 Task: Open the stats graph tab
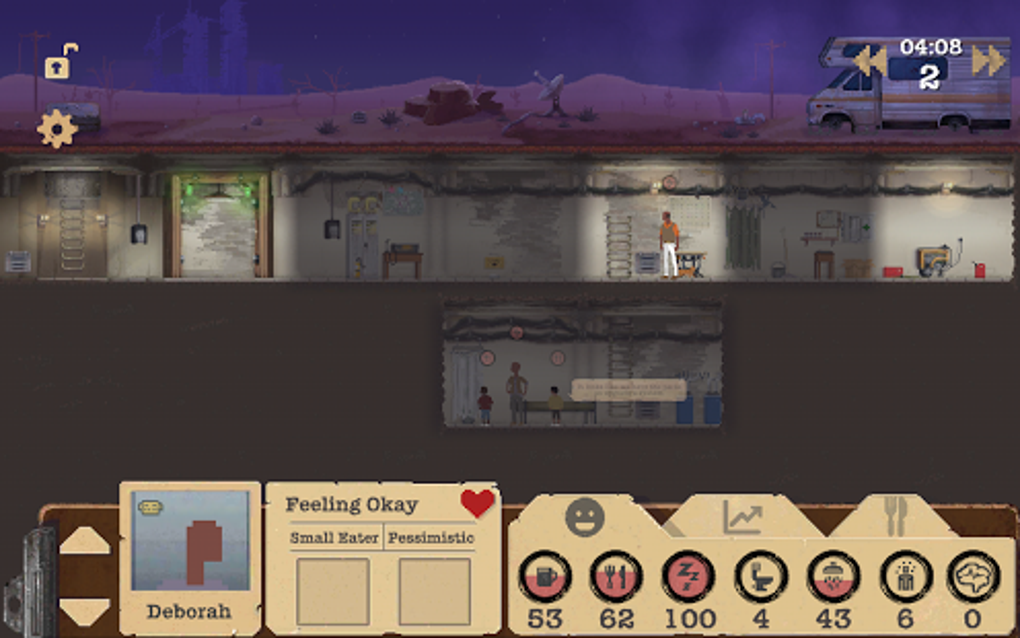click(742, 517)
